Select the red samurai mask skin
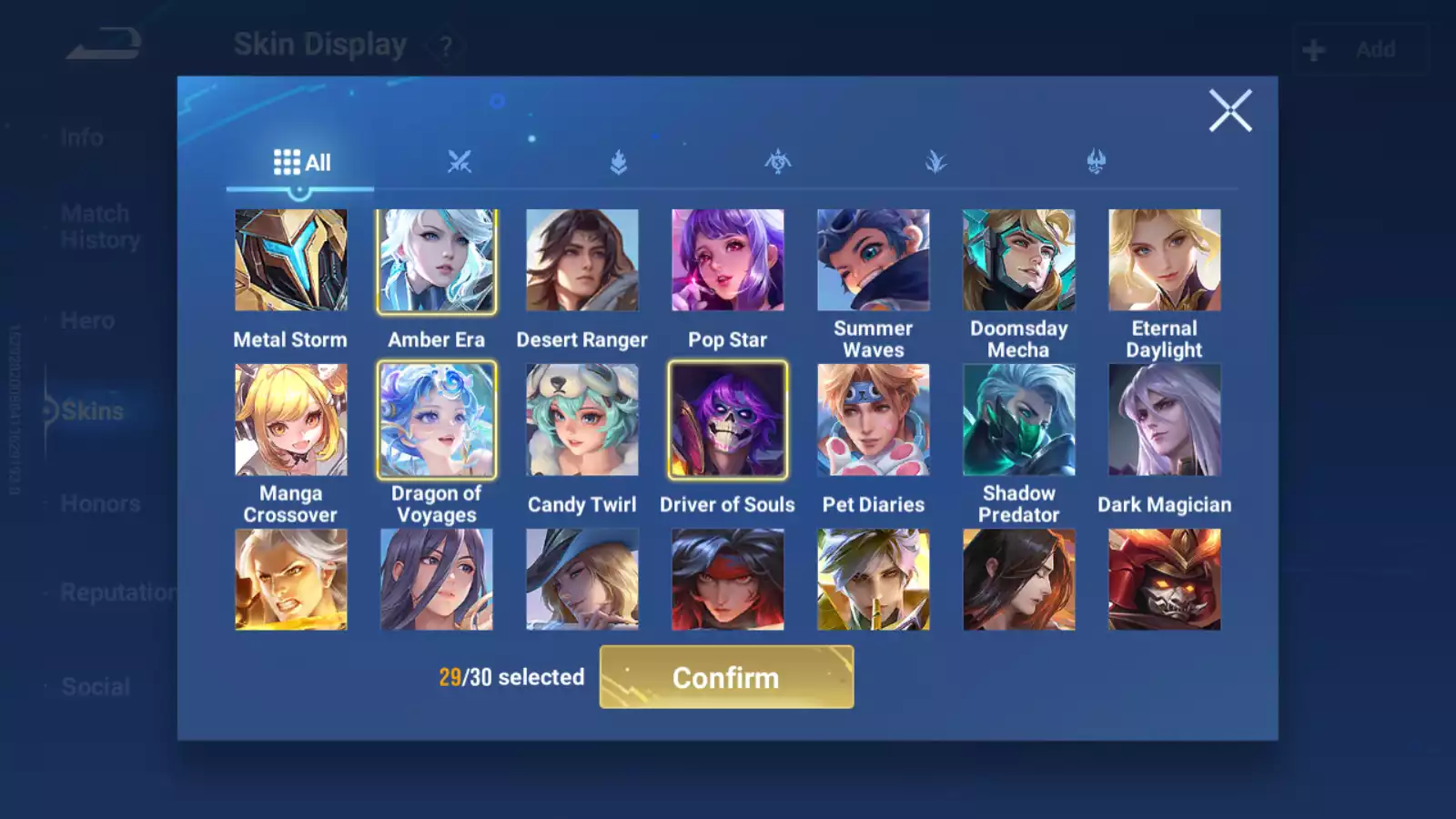This screenshot has height=819, width=1456. [1164, 580]
